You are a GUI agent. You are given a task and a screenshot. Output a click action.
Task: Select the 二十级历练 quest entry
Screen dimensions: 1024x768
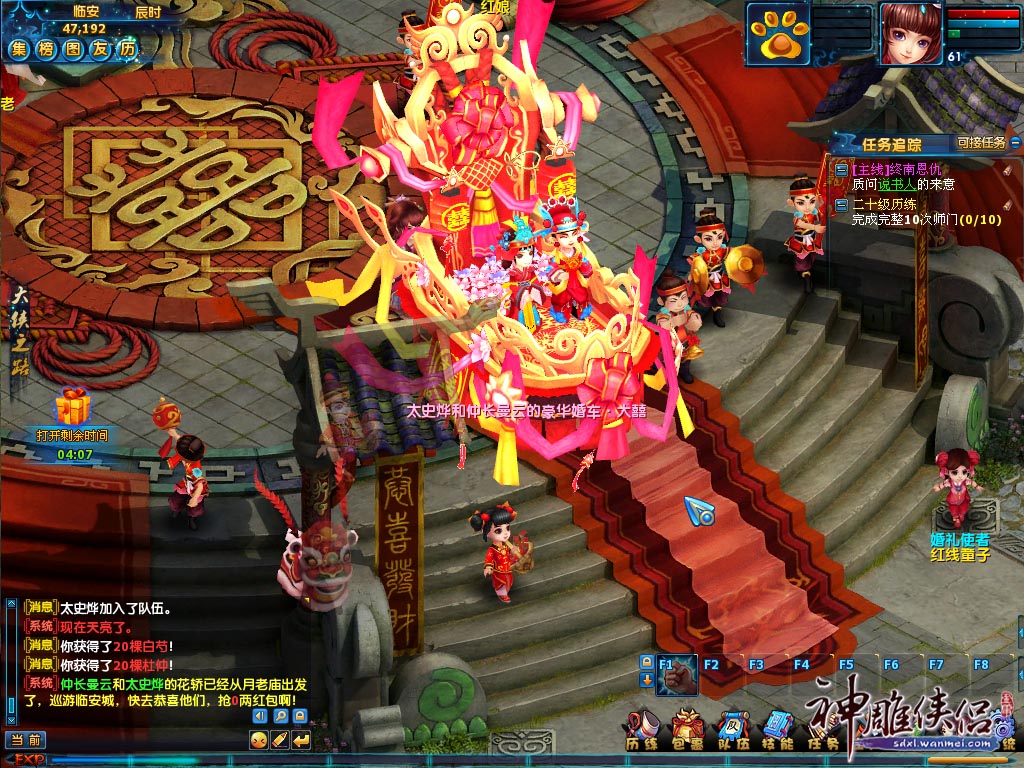click(x=887, y=204)
